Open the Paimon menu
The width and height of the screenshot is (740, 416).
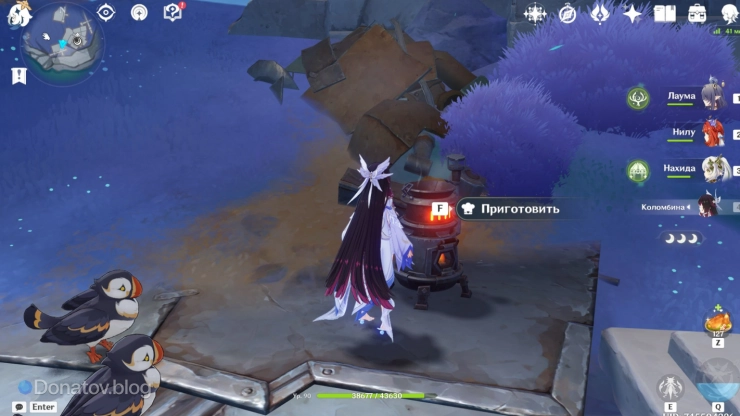17,12
